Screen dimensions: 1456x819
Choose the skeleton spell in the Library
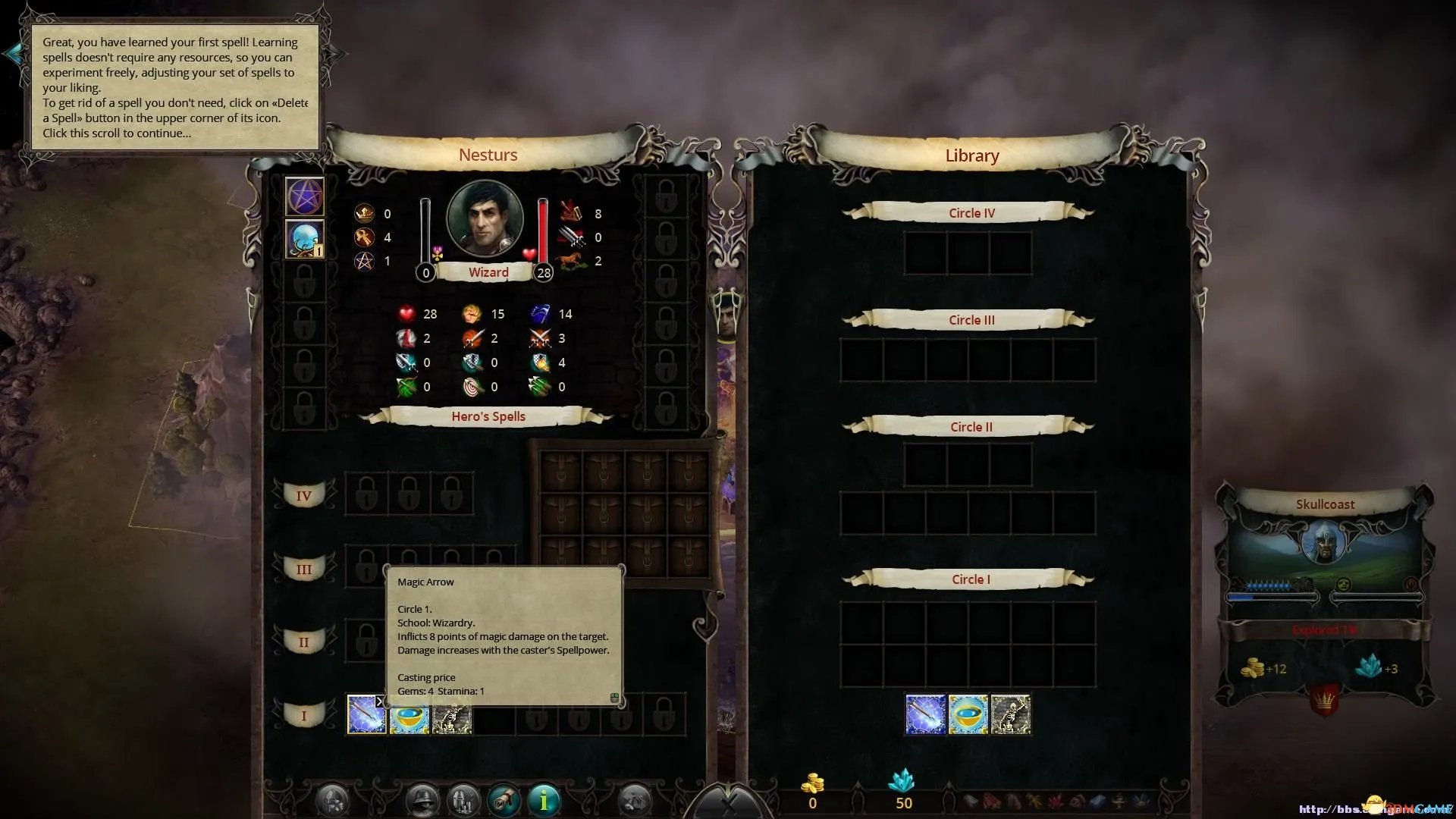coord(1011,715)
